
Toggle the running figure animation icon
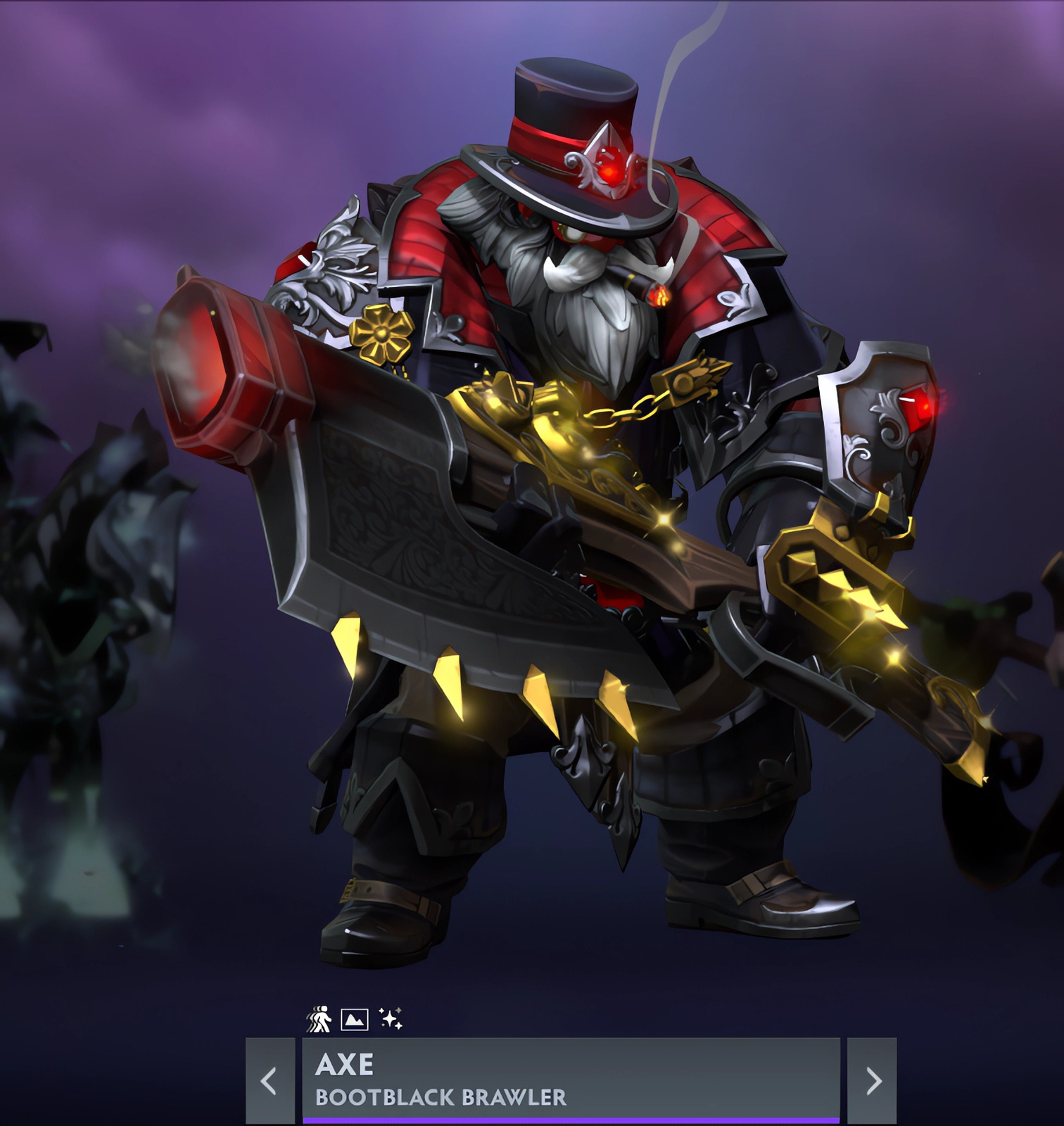click(x=319, y=1019)
